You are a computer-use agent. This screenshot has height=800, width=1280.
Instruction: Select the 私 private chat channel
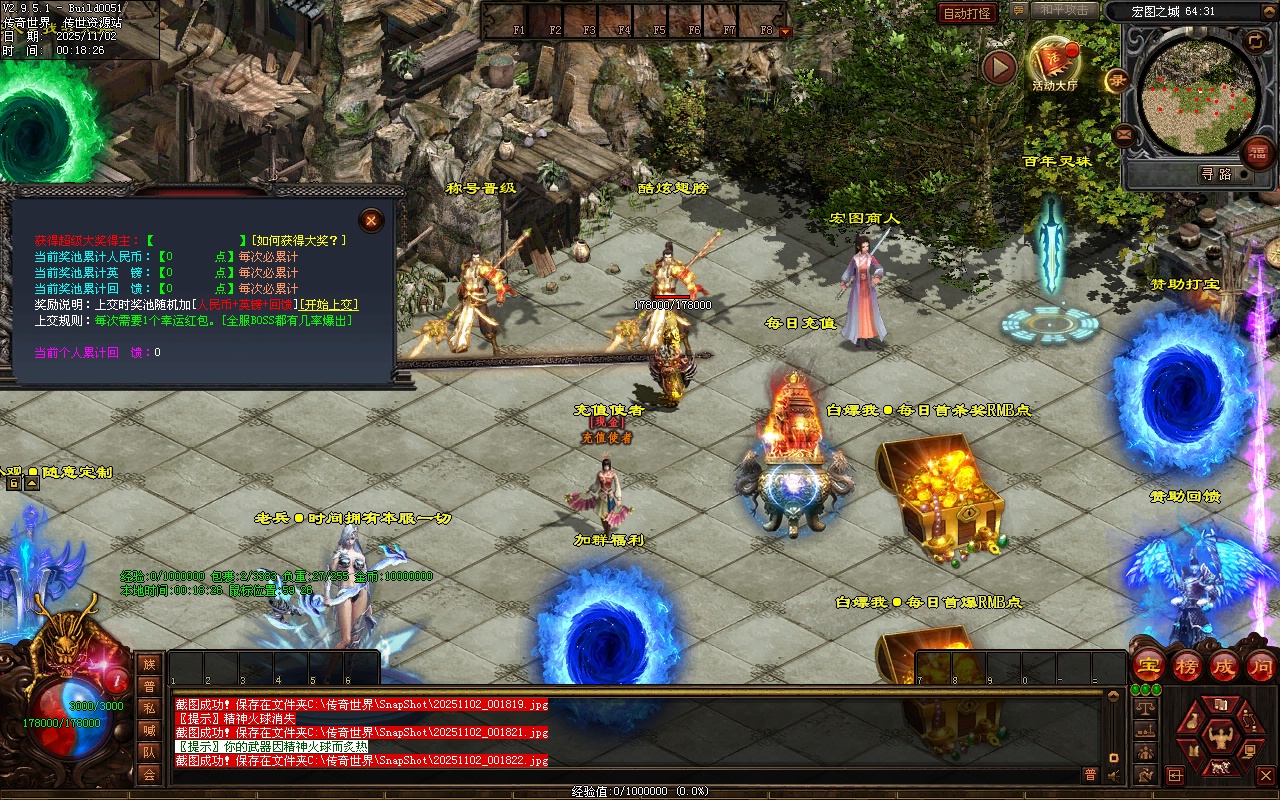point(149,708)
